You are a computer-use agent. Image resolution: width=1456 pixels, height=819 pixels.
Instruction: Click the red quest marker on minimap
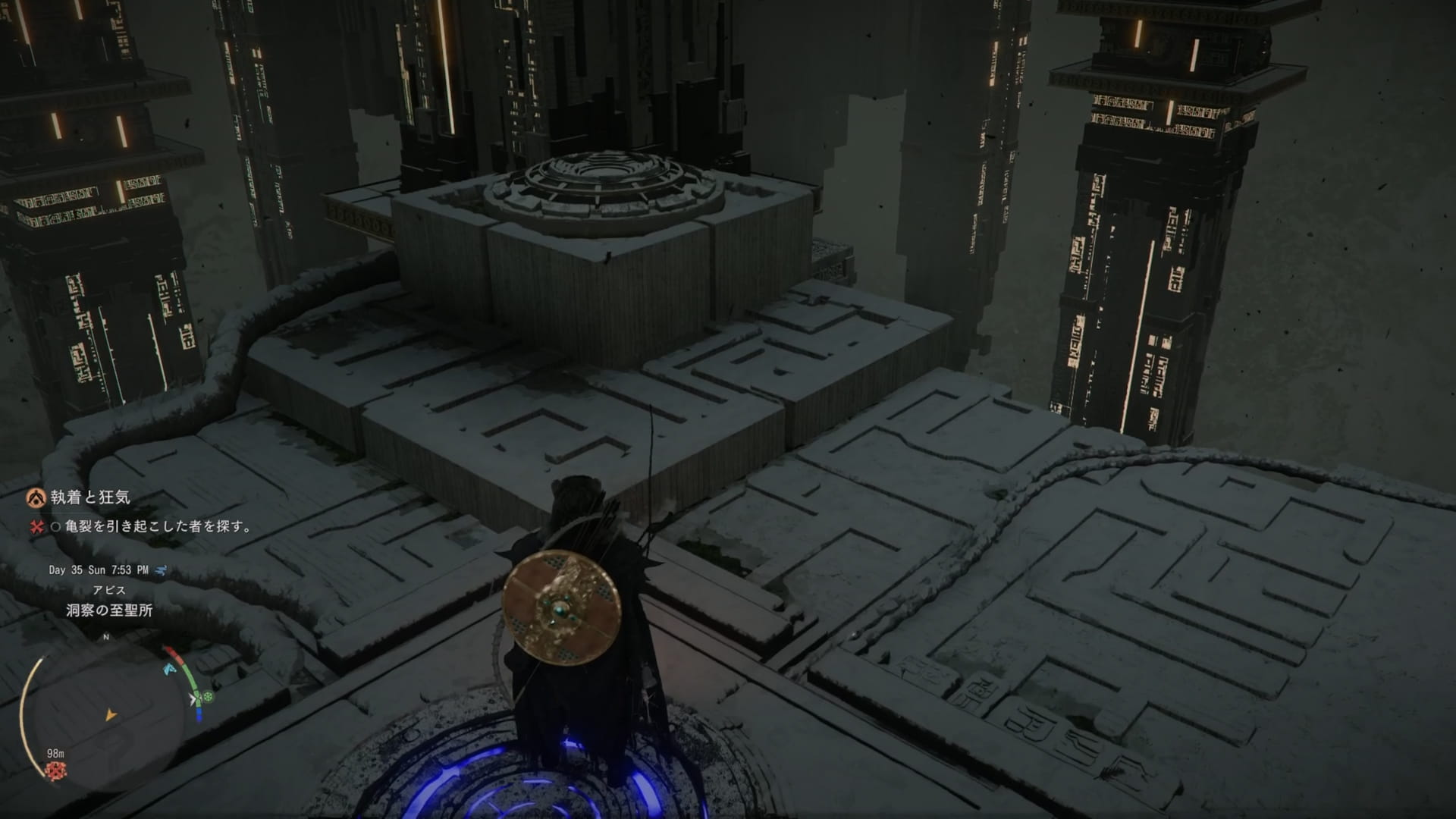(55, 771)
